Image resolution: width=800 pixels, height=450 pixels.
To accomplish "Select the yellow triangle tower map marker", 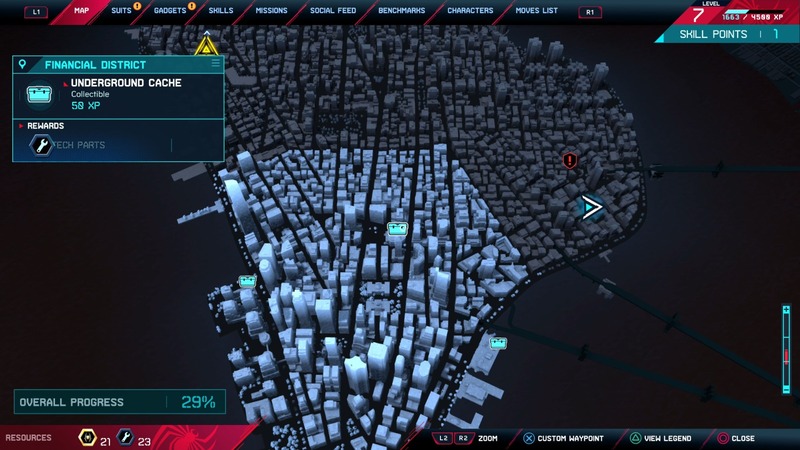I will [207, 45].
